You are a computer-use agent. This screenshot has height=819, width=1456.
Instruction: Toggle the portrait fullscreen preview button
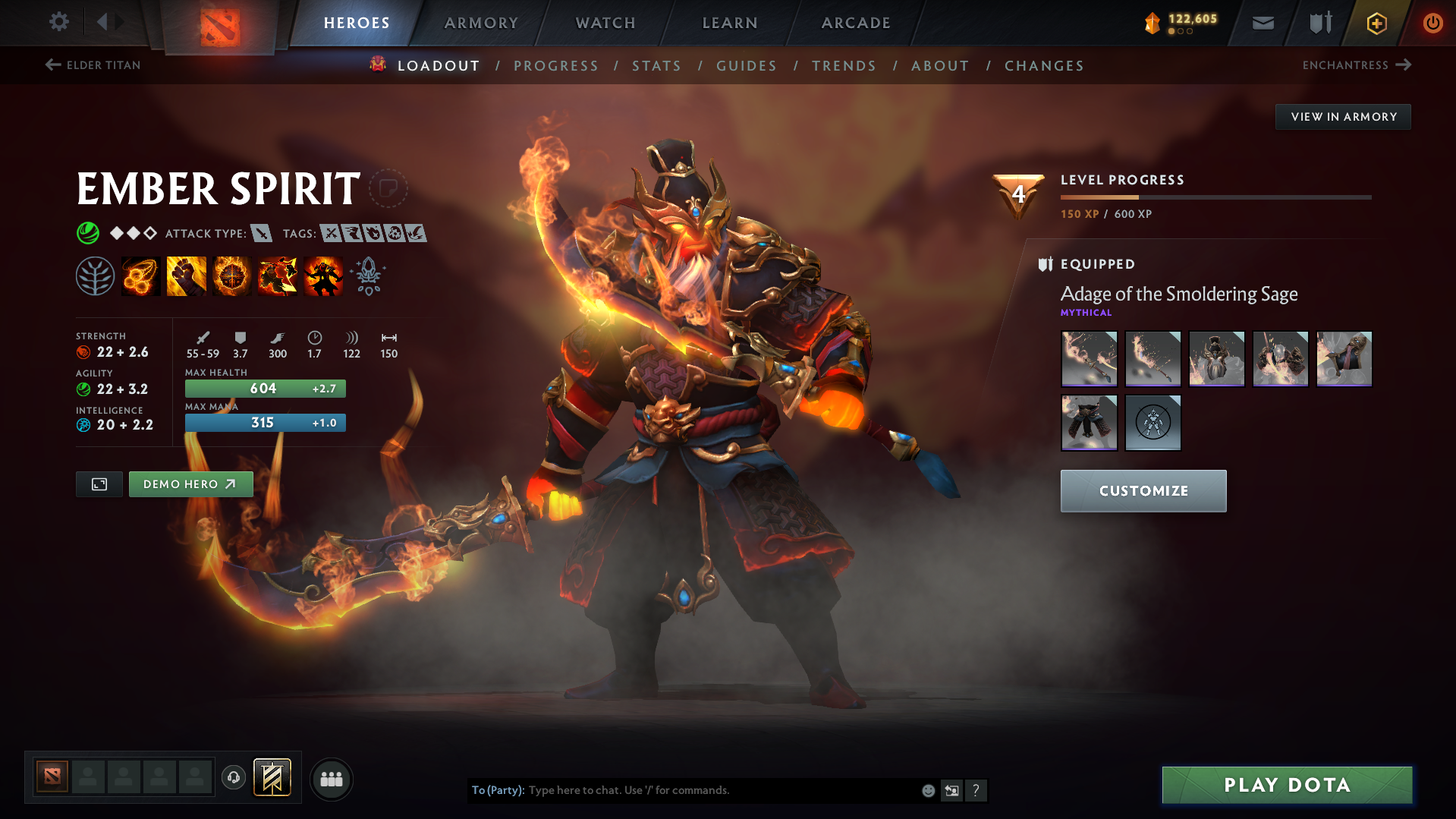click(99, 484)
